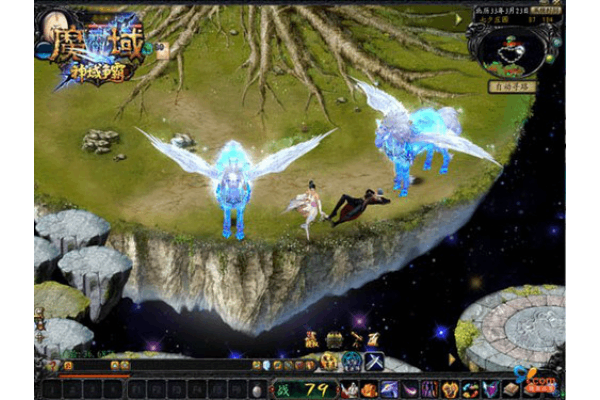Select the golden round face icon
The width and height of the screenshot is (600, 400).
[x=329, y=362]
